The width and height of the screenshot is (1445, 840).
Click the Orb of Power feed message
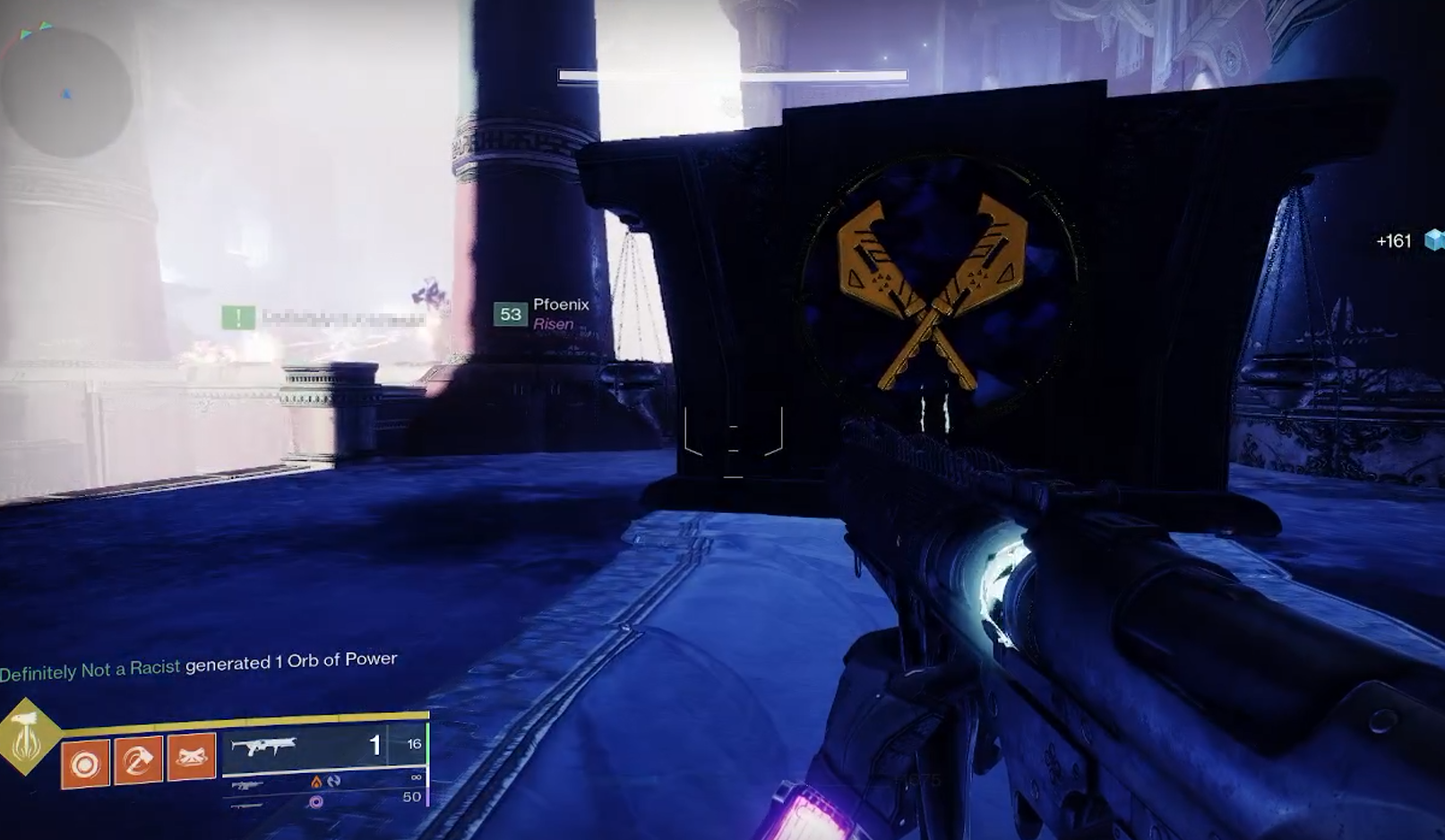(x=199, y=664)
